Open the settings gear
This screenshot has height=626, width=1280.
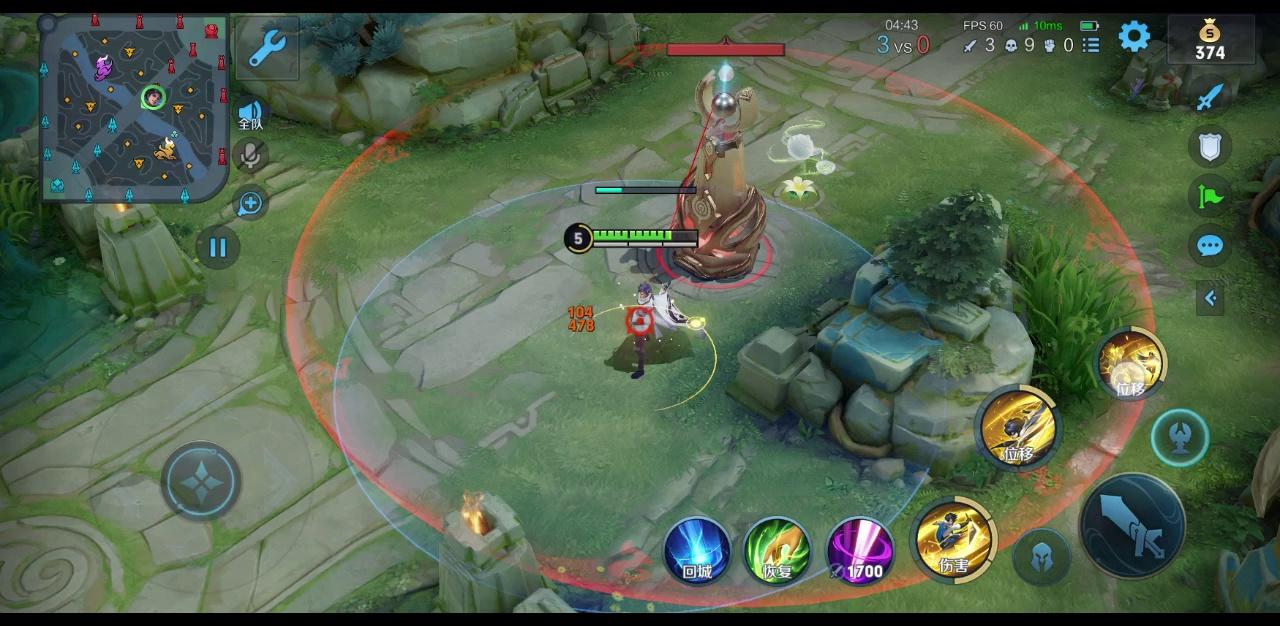tap(1134, 38)
